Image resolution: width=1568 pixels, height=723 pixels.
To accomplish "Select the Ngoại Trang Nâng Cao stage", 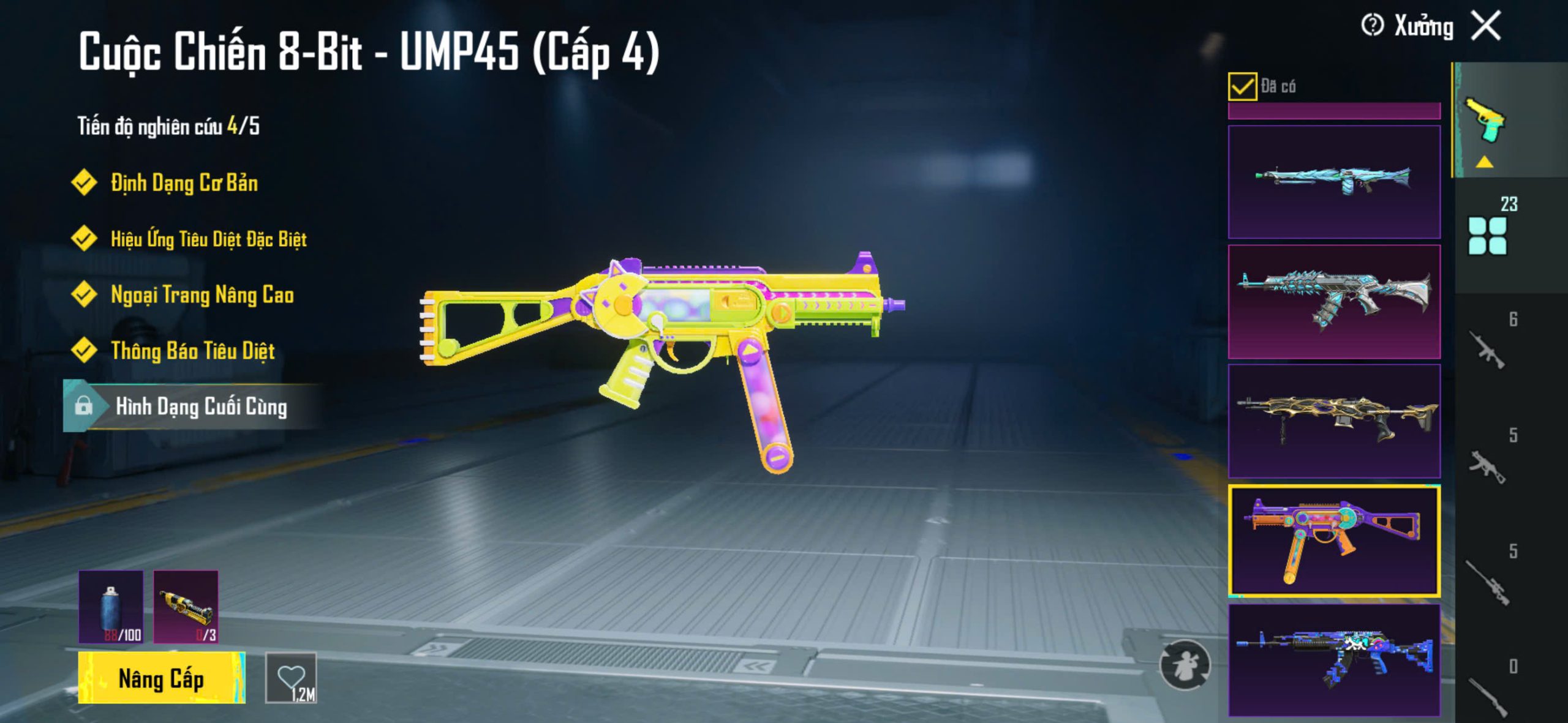I will click(x=202, y=295).
